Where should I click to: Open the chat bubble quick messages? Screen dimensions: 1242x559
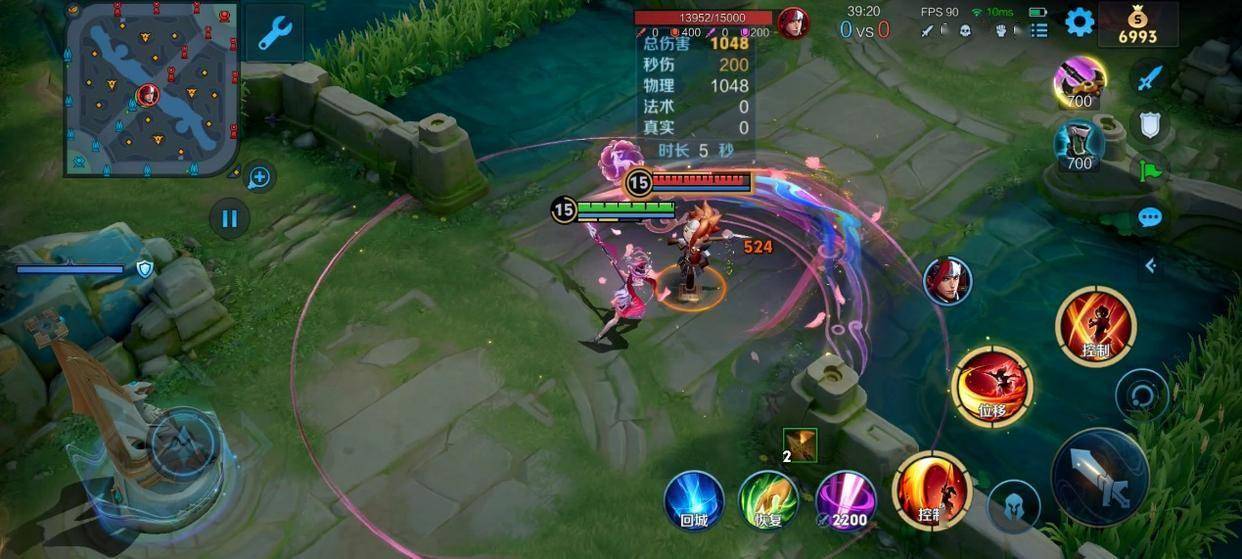[x=1150, y=217]
